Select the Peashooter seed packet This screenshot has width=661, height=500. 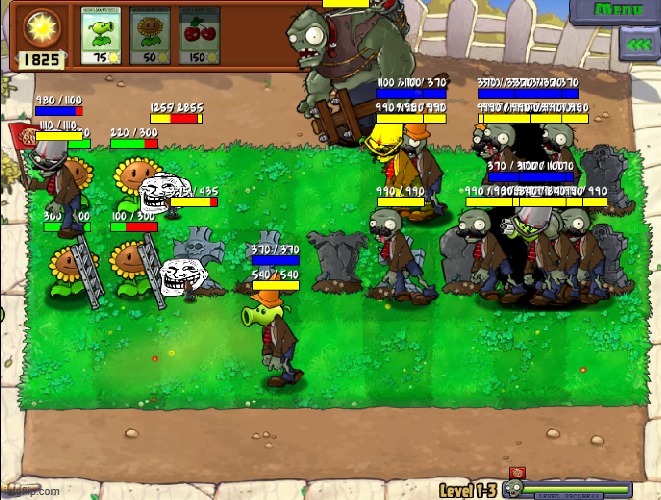100,36
